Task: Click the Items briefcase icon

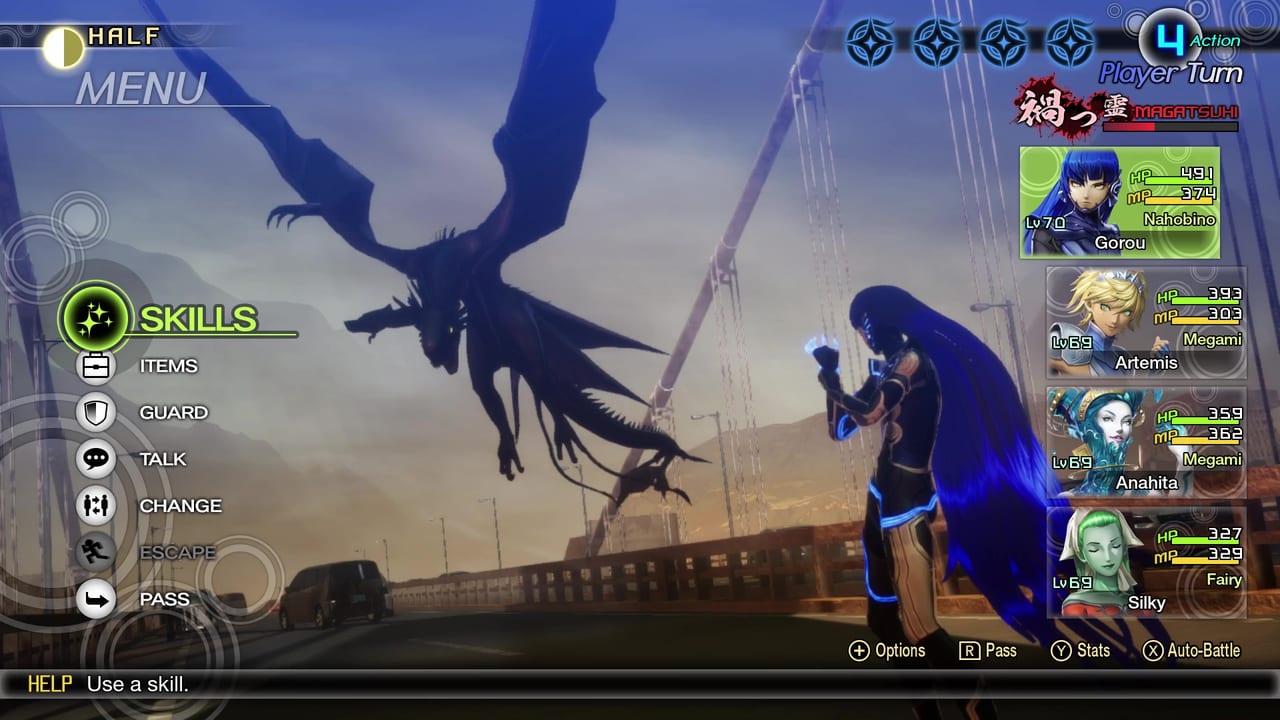Action: pos(95,366)
